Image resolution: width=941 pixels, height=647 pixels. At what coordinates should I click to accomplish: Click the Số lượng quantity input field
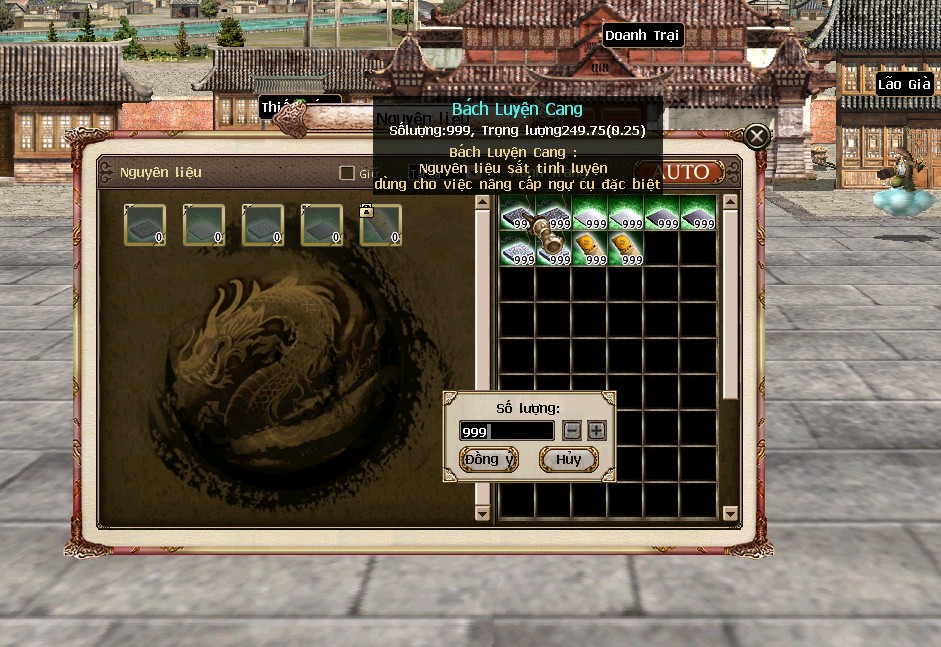[506, 431]
